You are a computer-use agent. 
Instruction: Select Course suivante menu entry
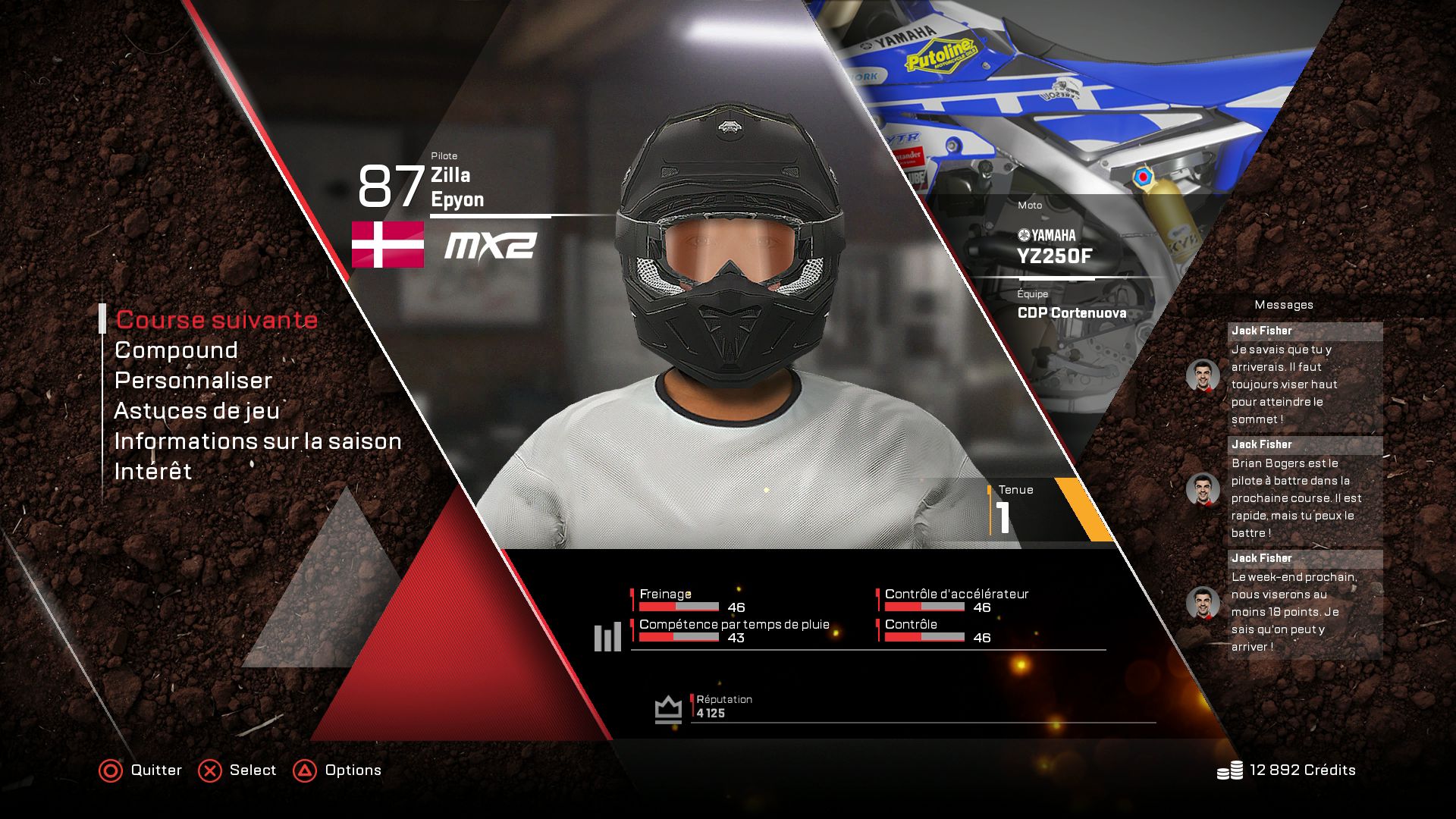point(216,320)
